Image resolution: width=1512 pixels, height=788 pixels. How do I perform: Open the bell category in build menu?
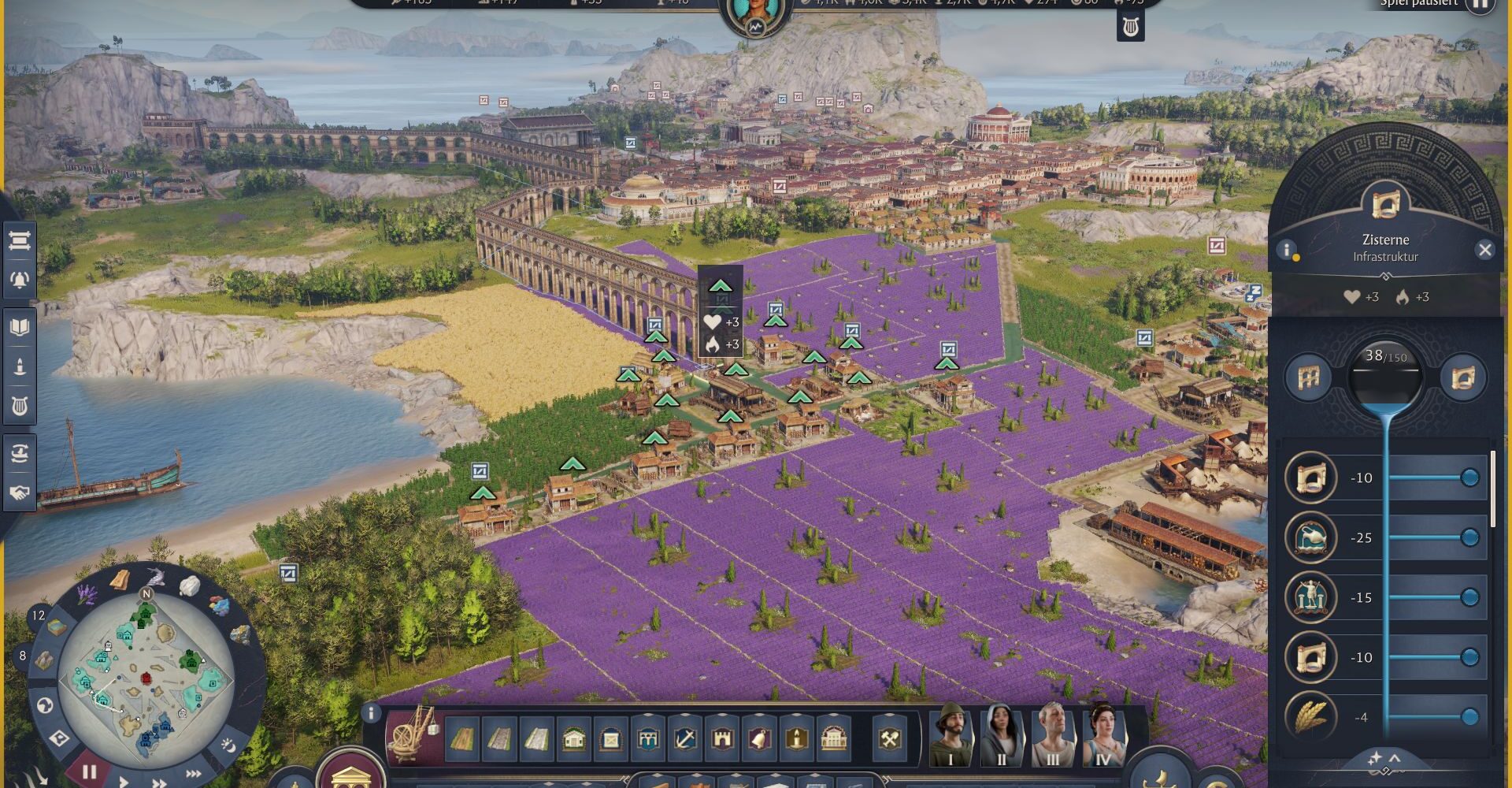click(759, 739)
